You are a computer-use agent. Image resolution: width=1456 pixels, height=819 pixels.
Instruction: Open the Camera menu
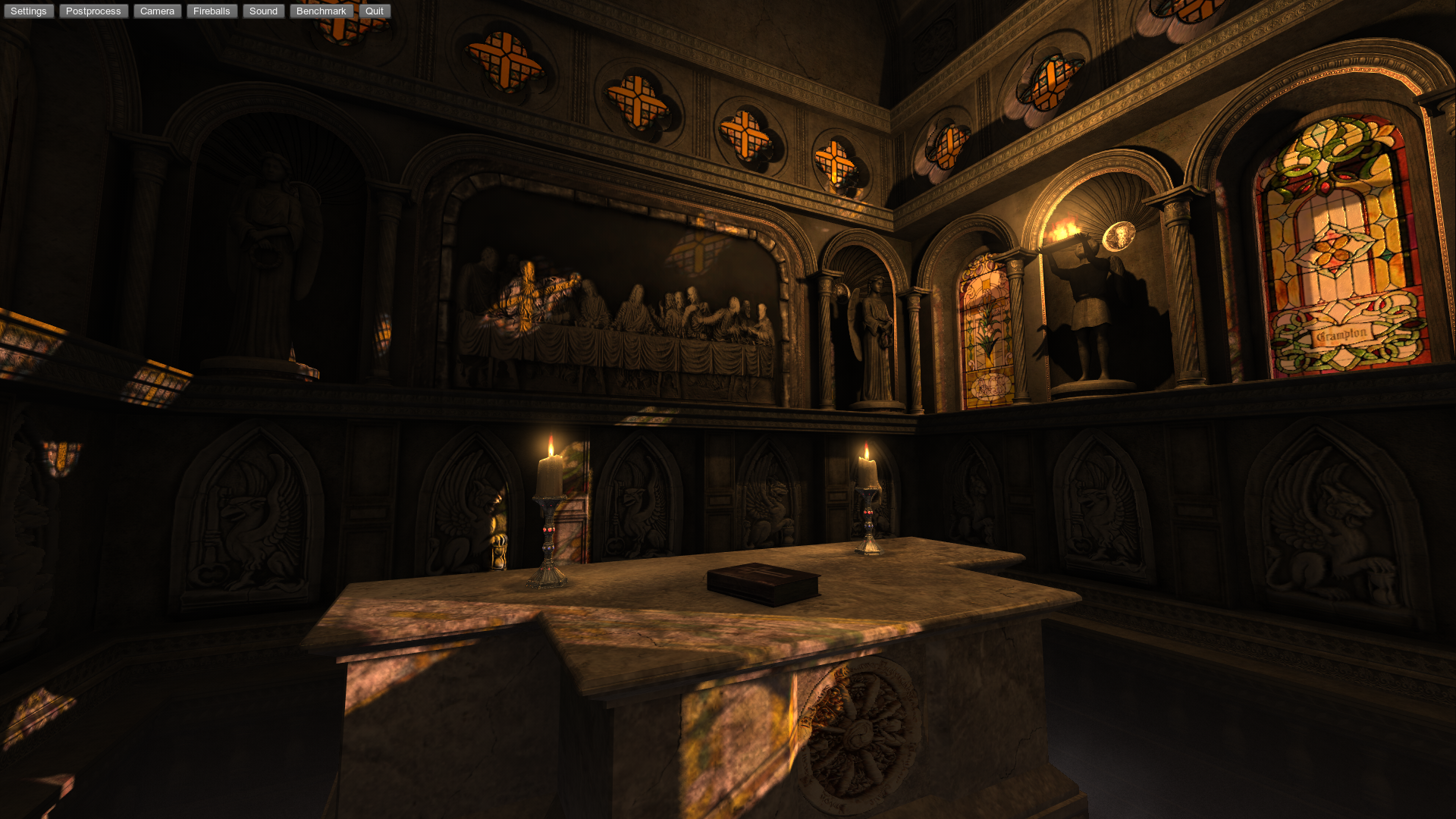(157, 11)
